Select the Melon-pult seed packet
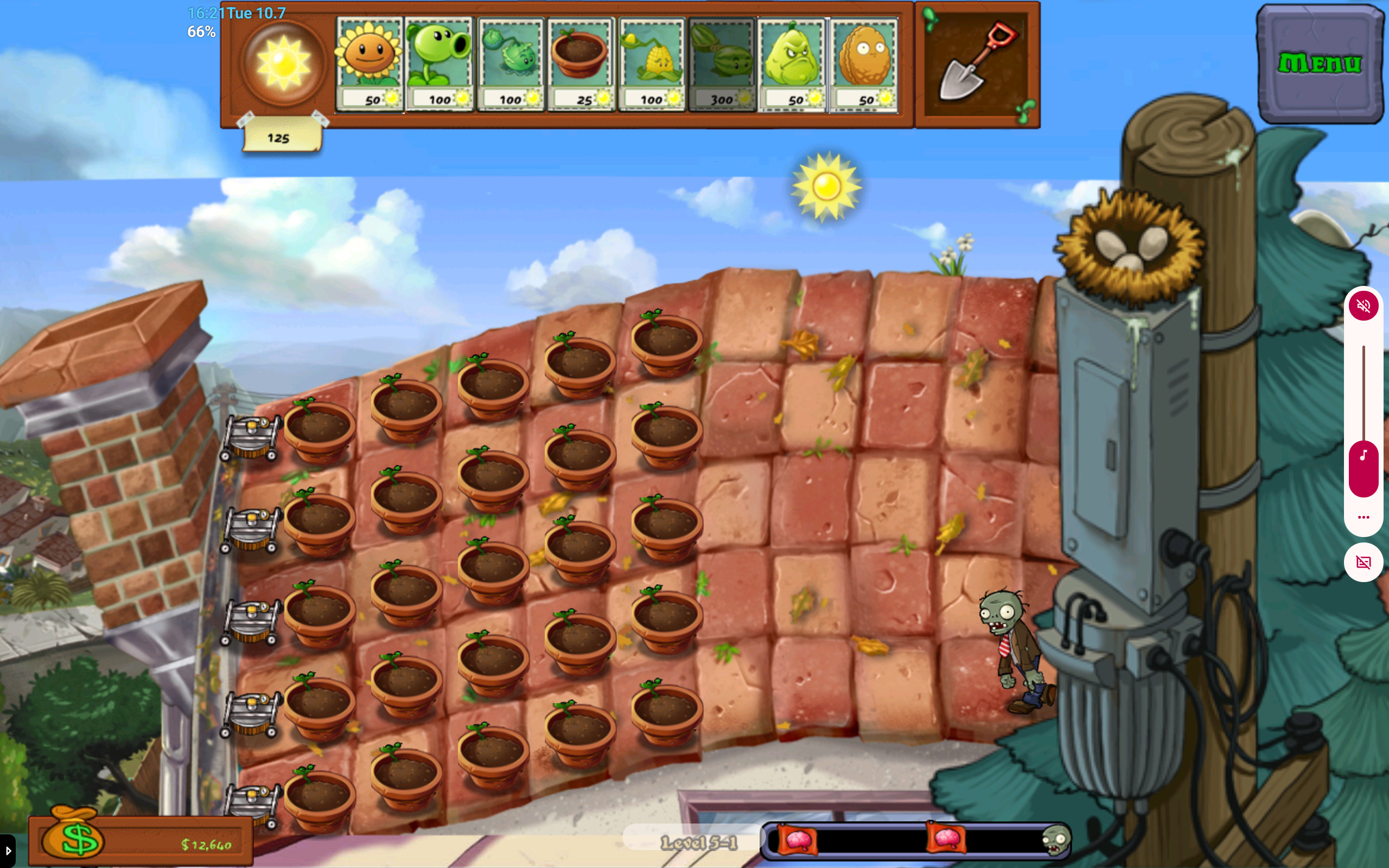Viewport: 1389px width, 868px height. (x=722, y=63)
